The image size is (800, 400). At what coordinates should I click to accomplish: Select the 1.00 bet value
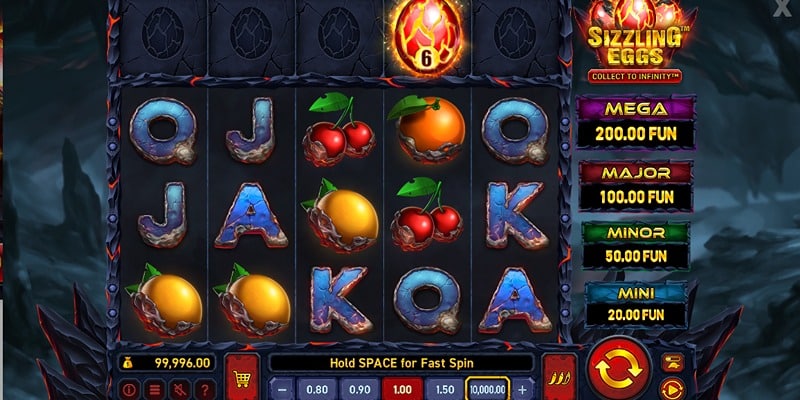click(400, 389)
